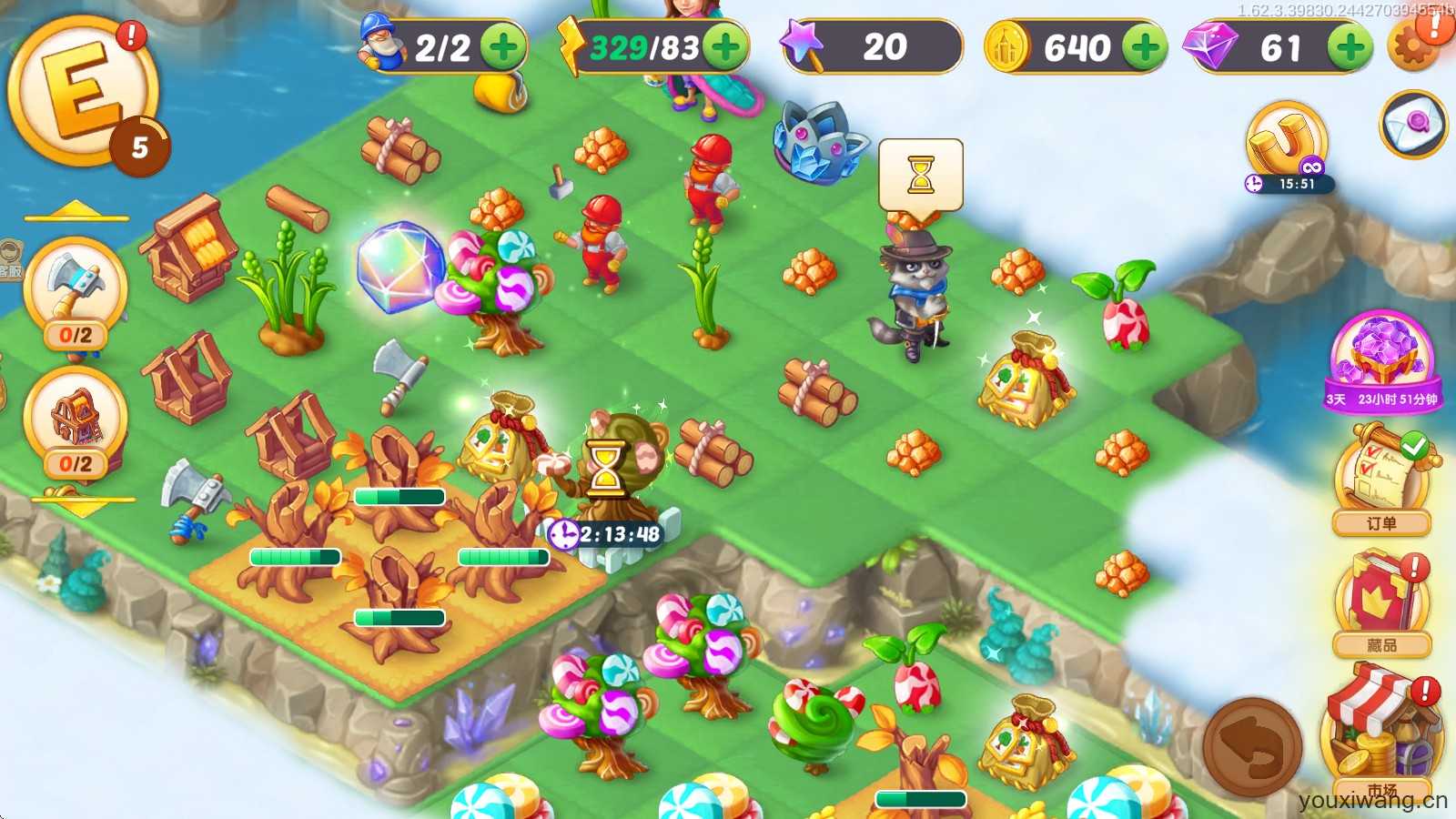Refill energy using the green plus
1456x819 pixels.
[725, 46]
